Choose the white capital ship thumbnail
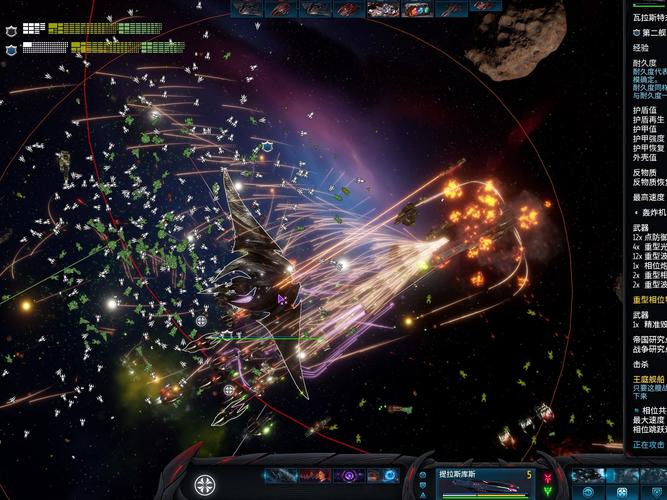Image resolution: width=667 pixels, height=500 pixels. pos(383,9)
